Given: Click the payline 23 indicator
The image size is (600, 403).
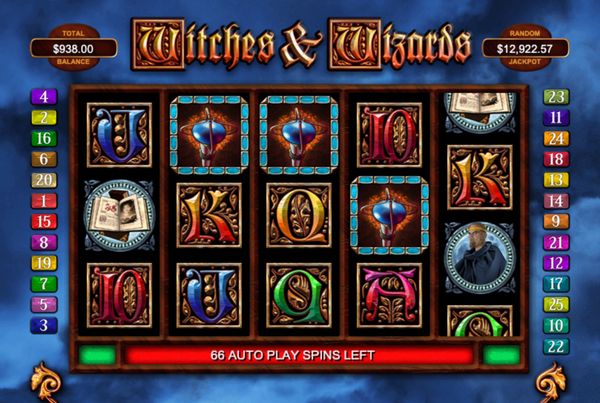Looking at the screenshot, I should pos(556,97).
